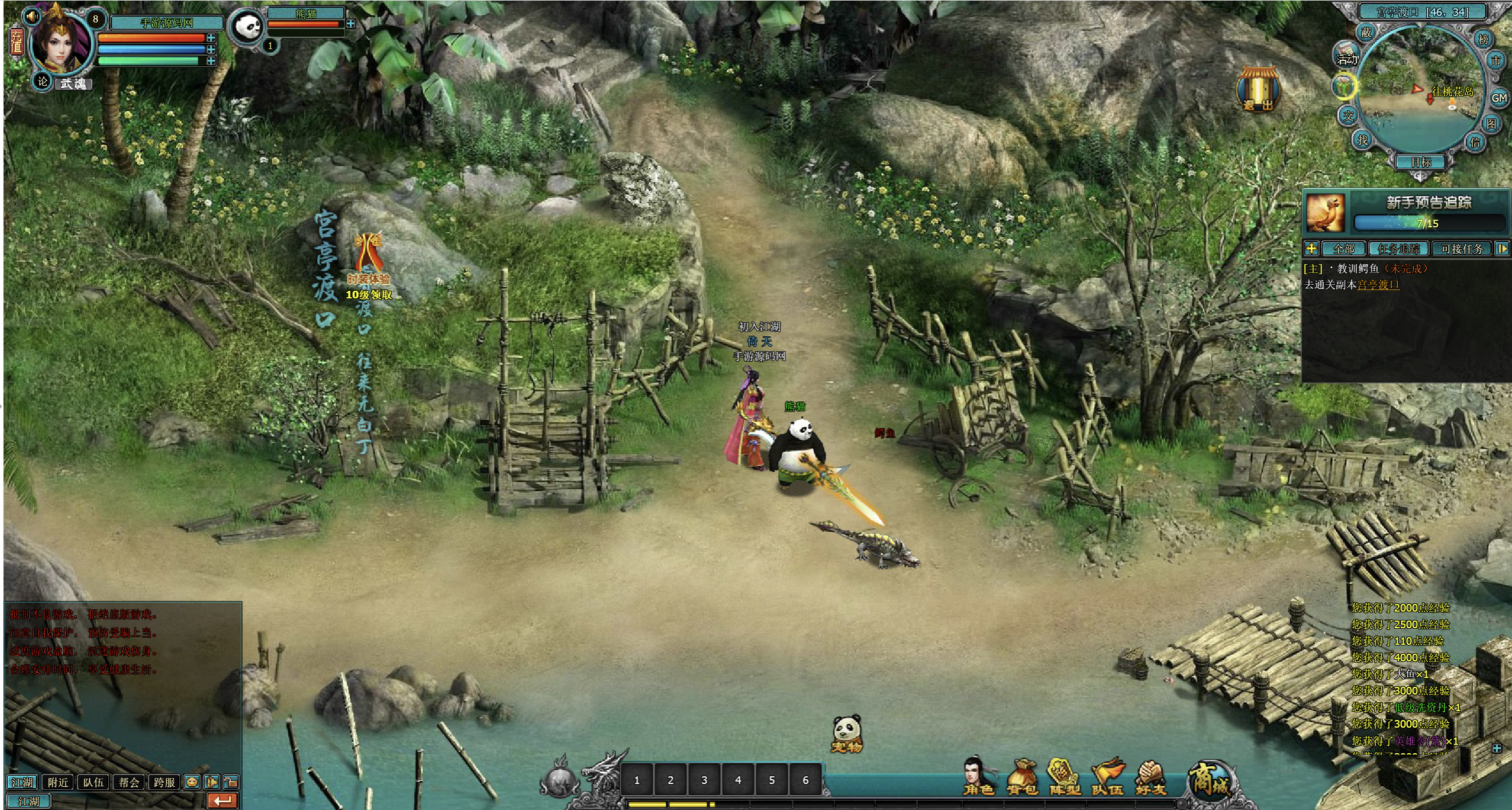Screen dimensions: 1512x810
Task: Switch to the 可接任务 available quests tab
Action: tap(1462, 249)
